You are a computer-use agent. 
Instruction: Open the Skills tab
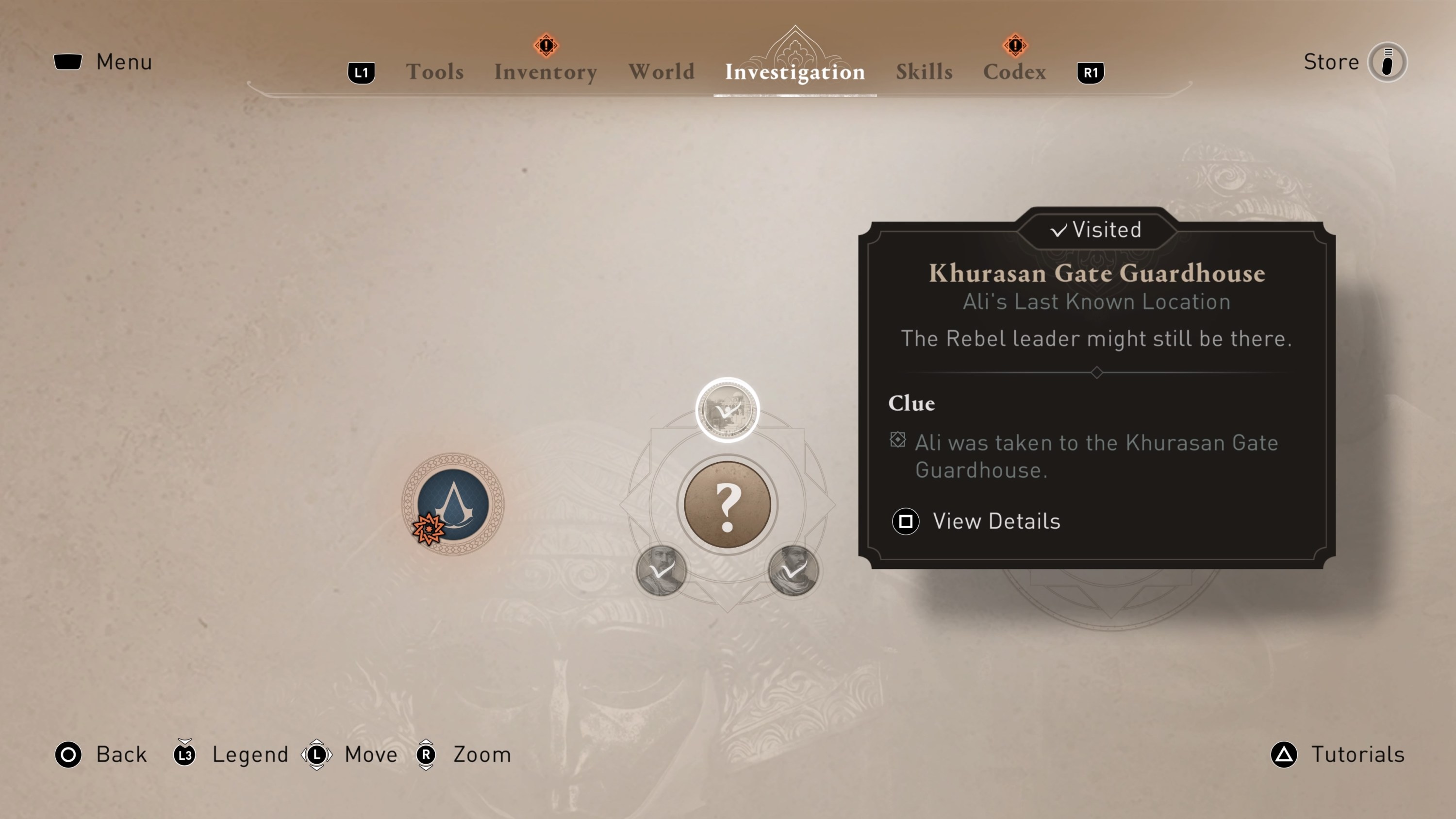[924, 71]
